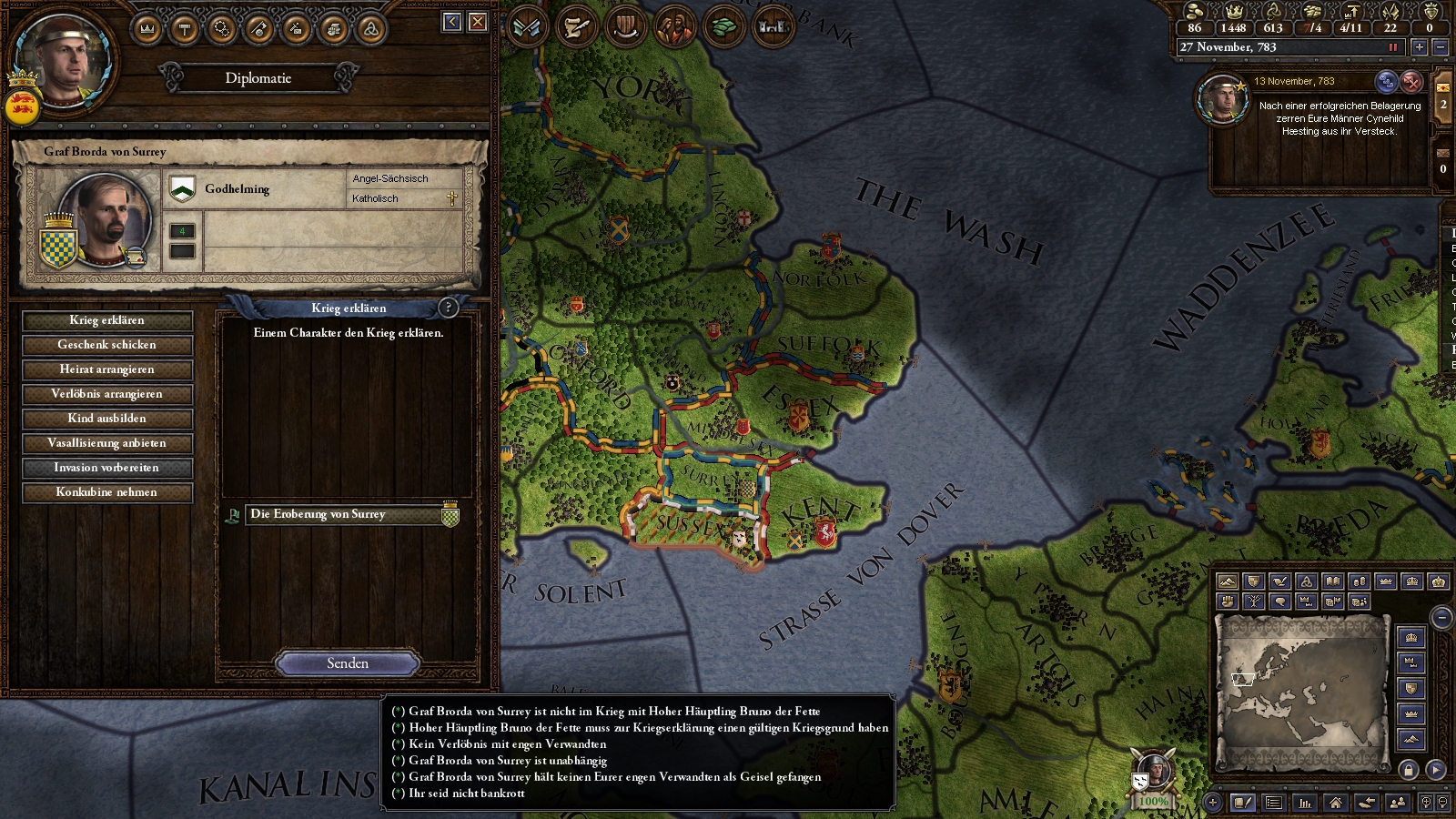Open the Heirat arrangieren action
1456x819 pixels.
pos(106,369)
